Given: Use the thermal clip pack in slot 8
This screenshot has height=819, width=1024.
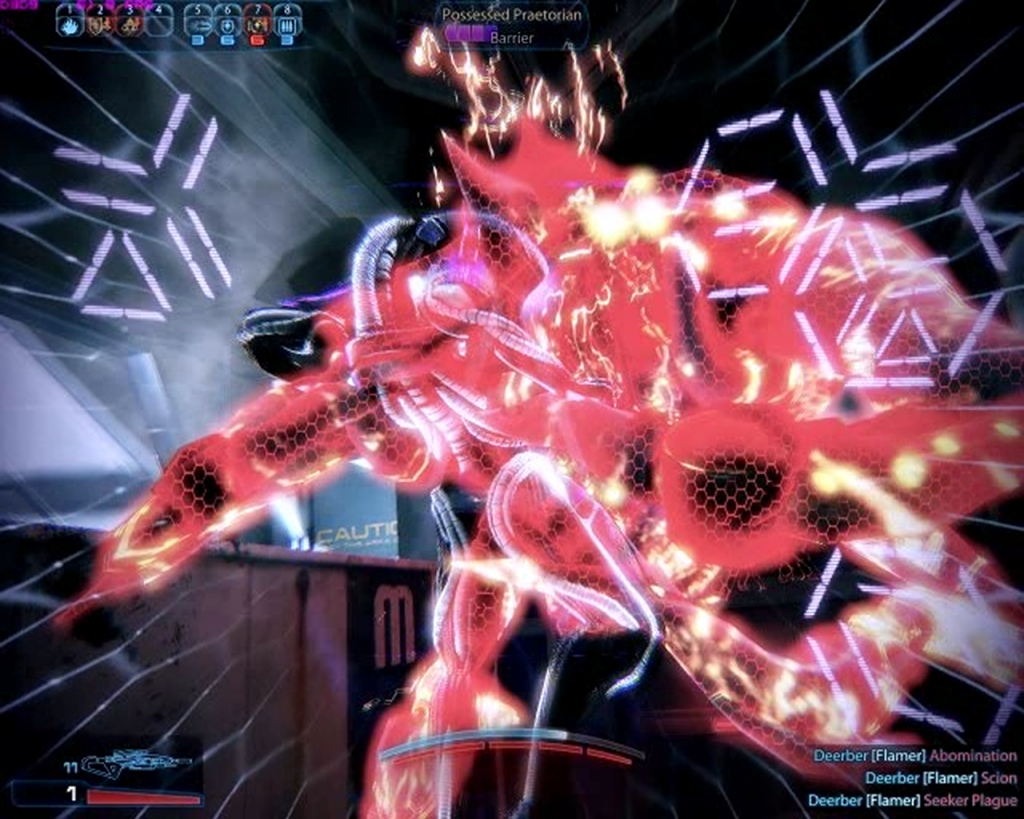Looking at the screenshot, I should click(287, 23).
